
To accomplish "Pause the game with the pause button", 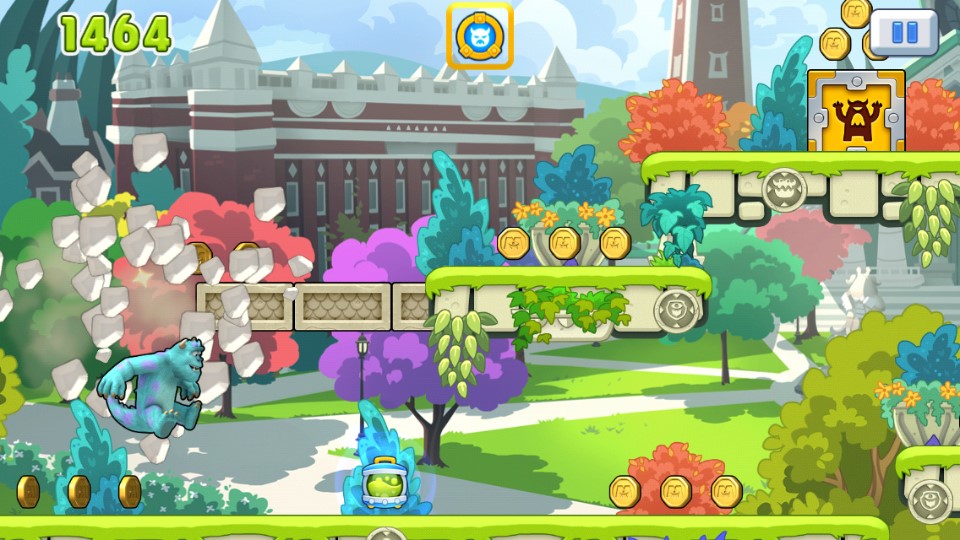I will click(903, 32).
